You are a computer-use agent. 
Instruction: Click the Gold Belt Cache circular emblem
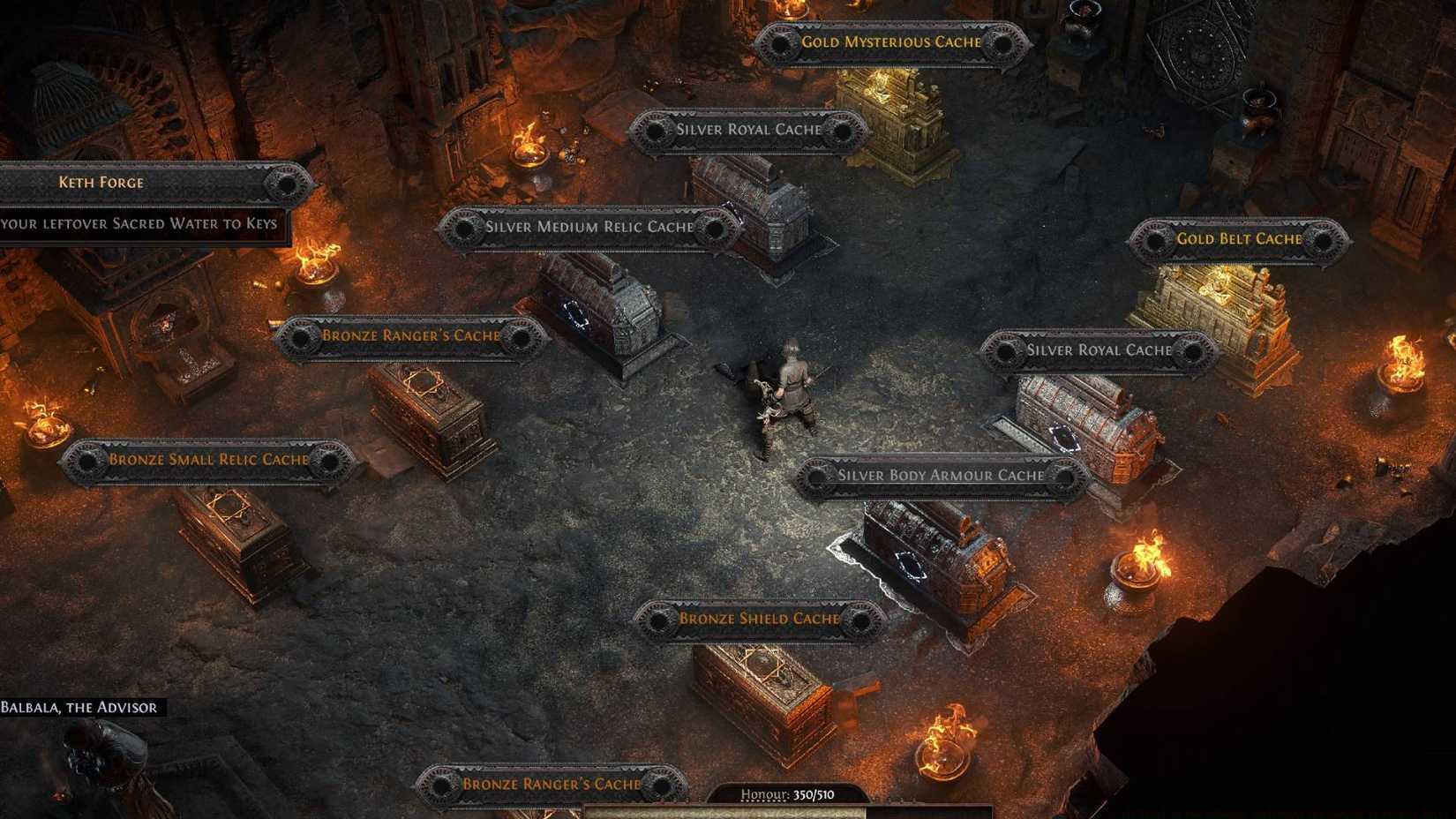click(x=1152, y=239)
